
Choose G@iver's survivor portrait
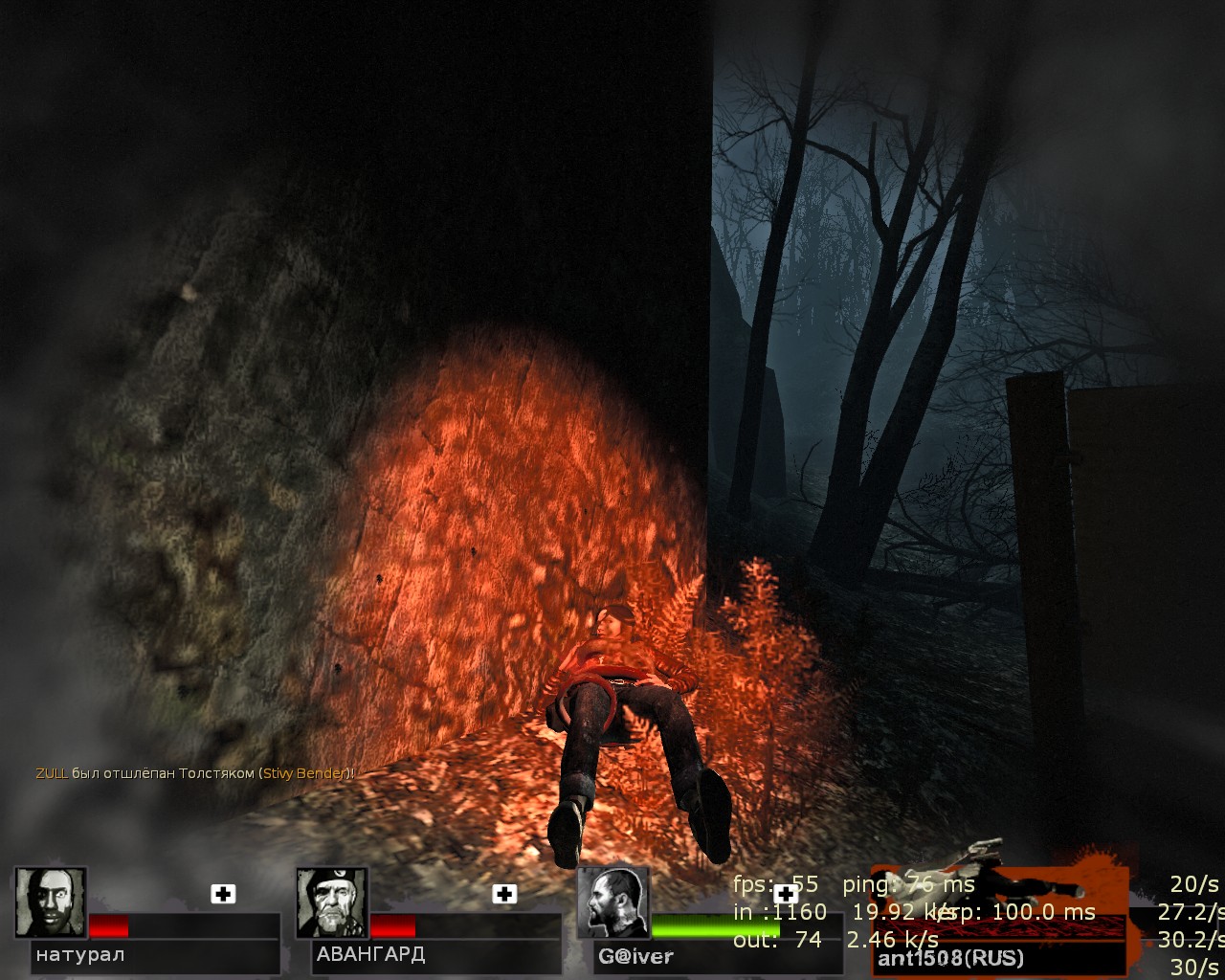613,902
